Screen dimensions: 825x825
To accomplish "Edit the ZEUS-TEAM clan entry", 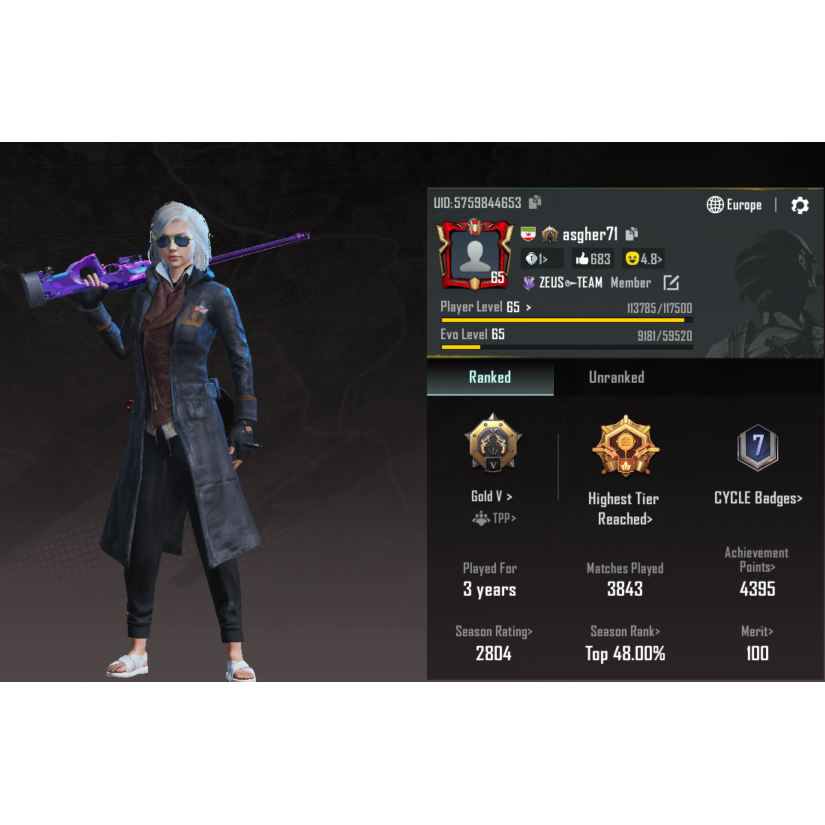I will [671, 283].
